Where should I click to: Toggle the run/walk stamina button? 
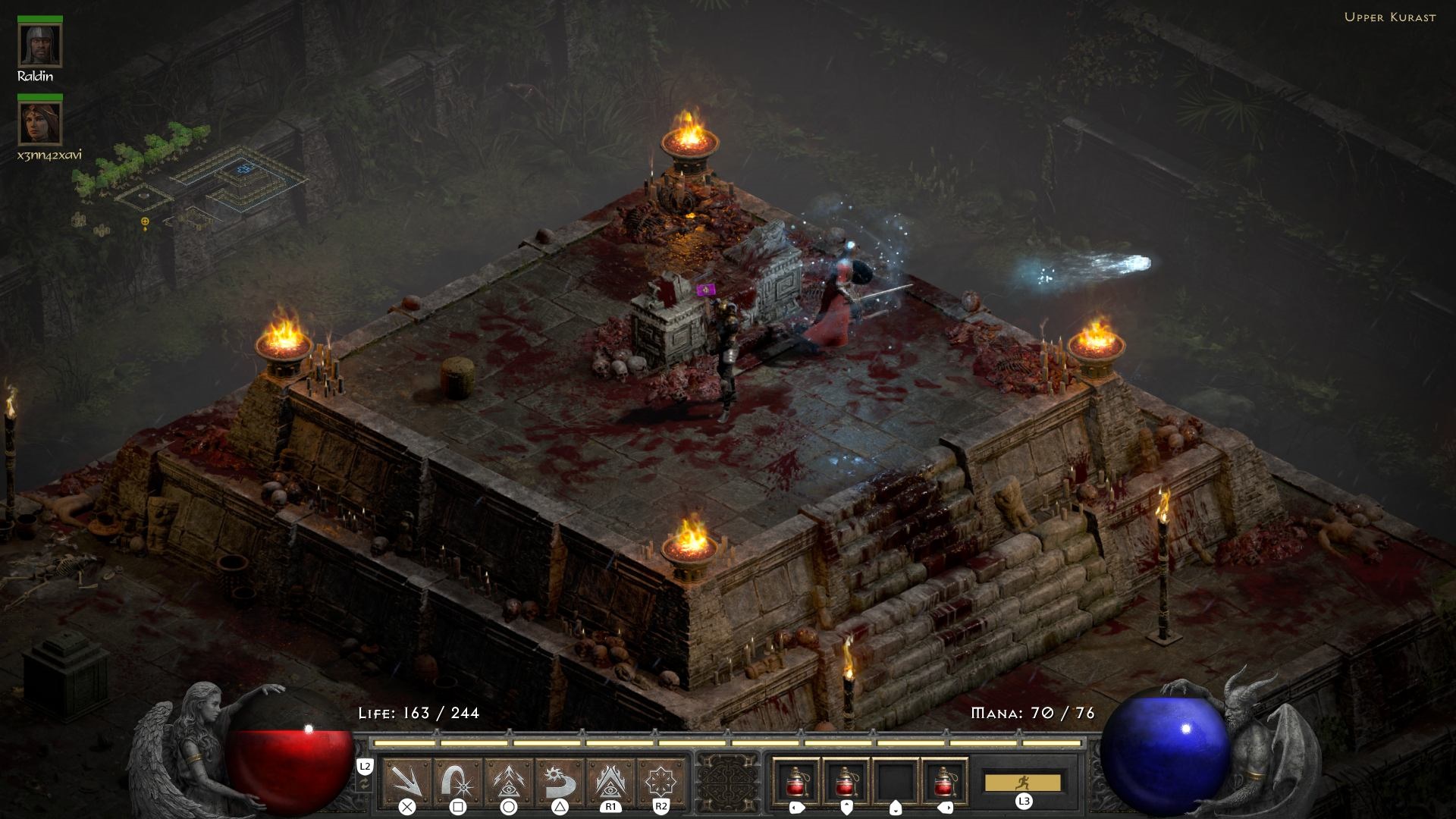(1022, 782)
